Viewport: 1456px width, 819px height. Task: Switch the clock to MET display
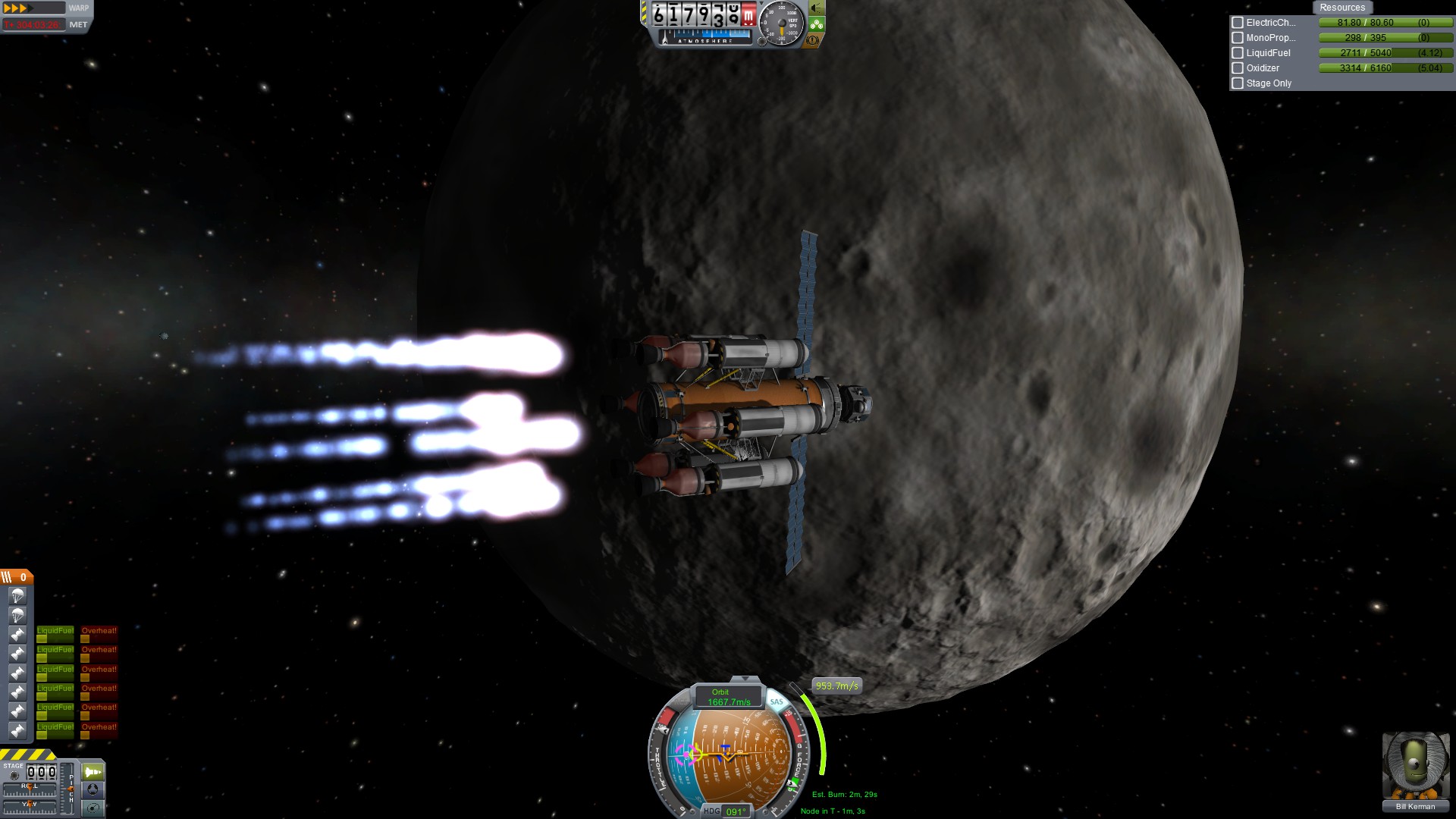pos(78,25)
